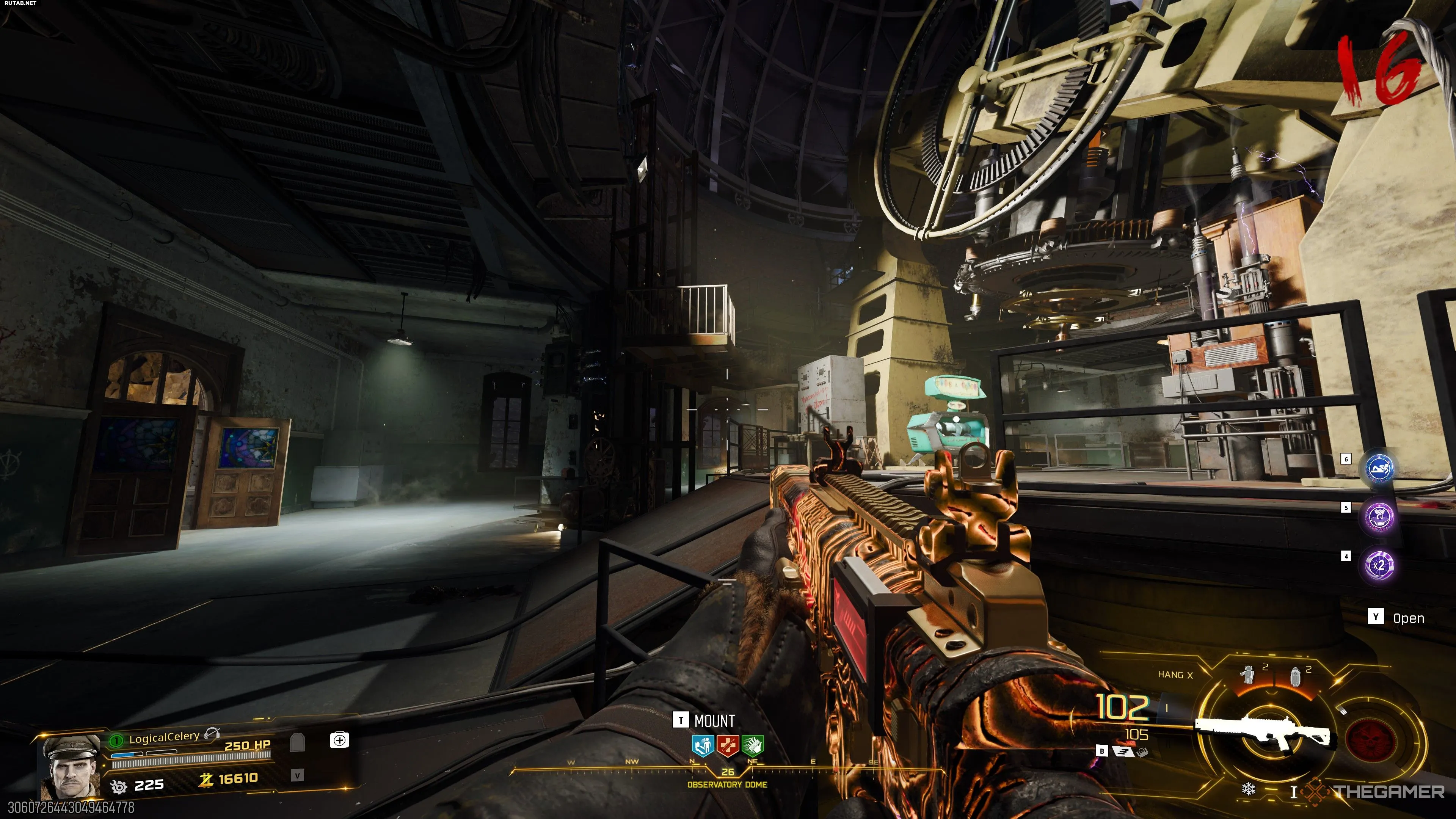The height and width of the screenshot is (819, 1456).
Task: Click the green hand perk icon
Action: point(752,745)
